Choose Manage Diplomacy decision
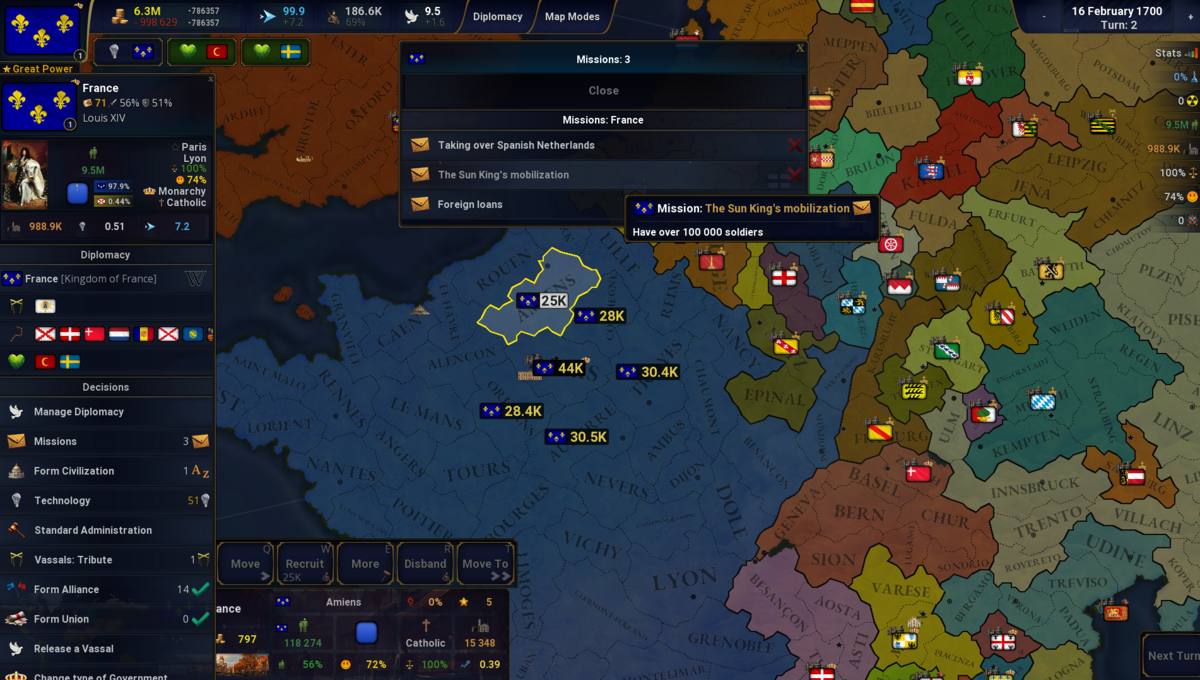Screen dimensions: 1200x680 79,412
